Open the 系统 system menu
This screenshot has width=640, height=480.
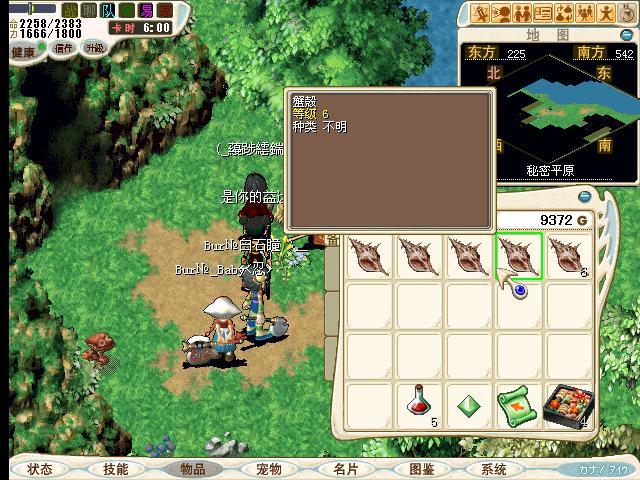click(x=493, y=469)
